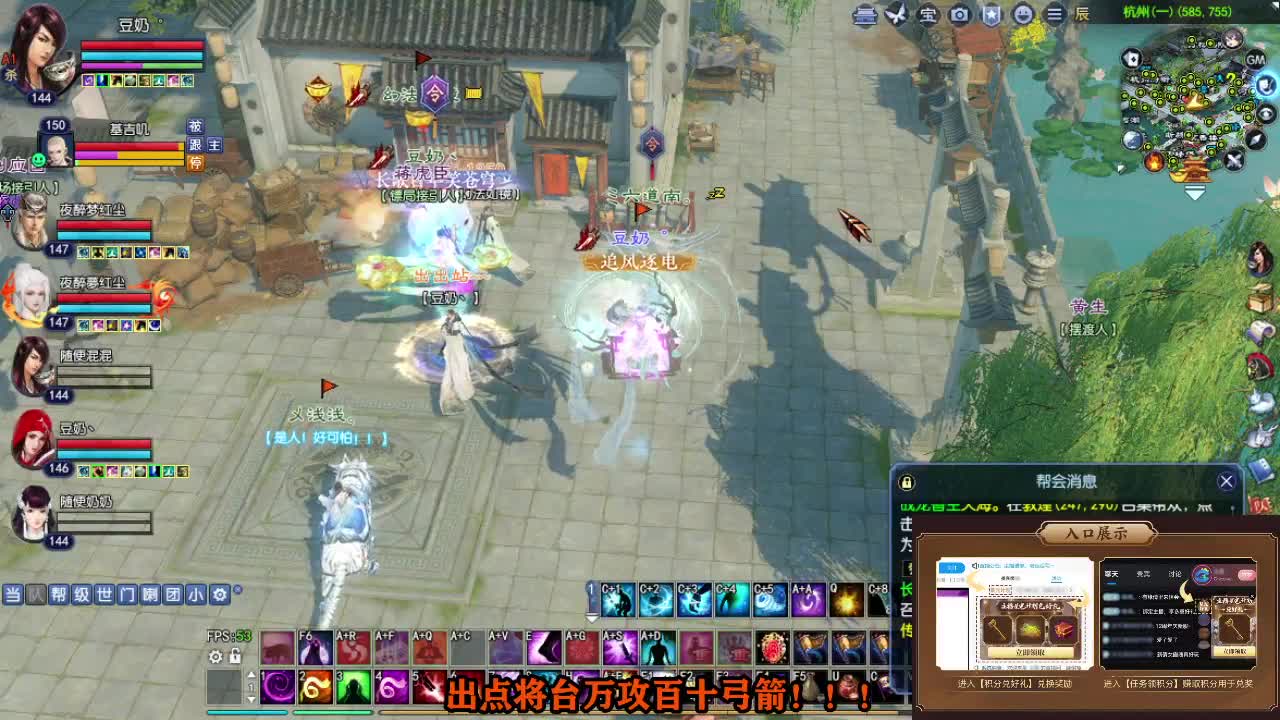Open the hamburger menu icon at top right
Viewport: 1280px width, 720px height.
point(1054,15)
